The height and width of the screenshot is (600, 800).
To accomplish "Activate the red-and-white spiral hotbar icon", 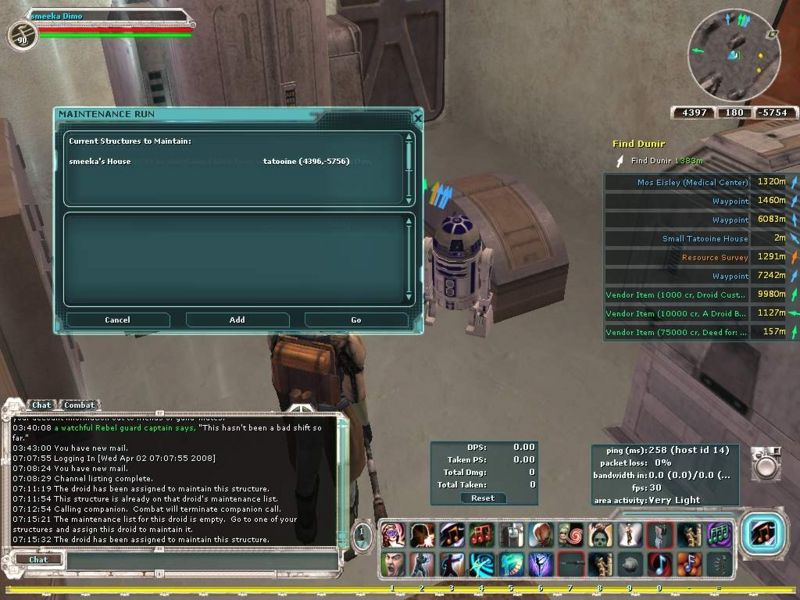I will pyautogui.click(x=571, y=535).
